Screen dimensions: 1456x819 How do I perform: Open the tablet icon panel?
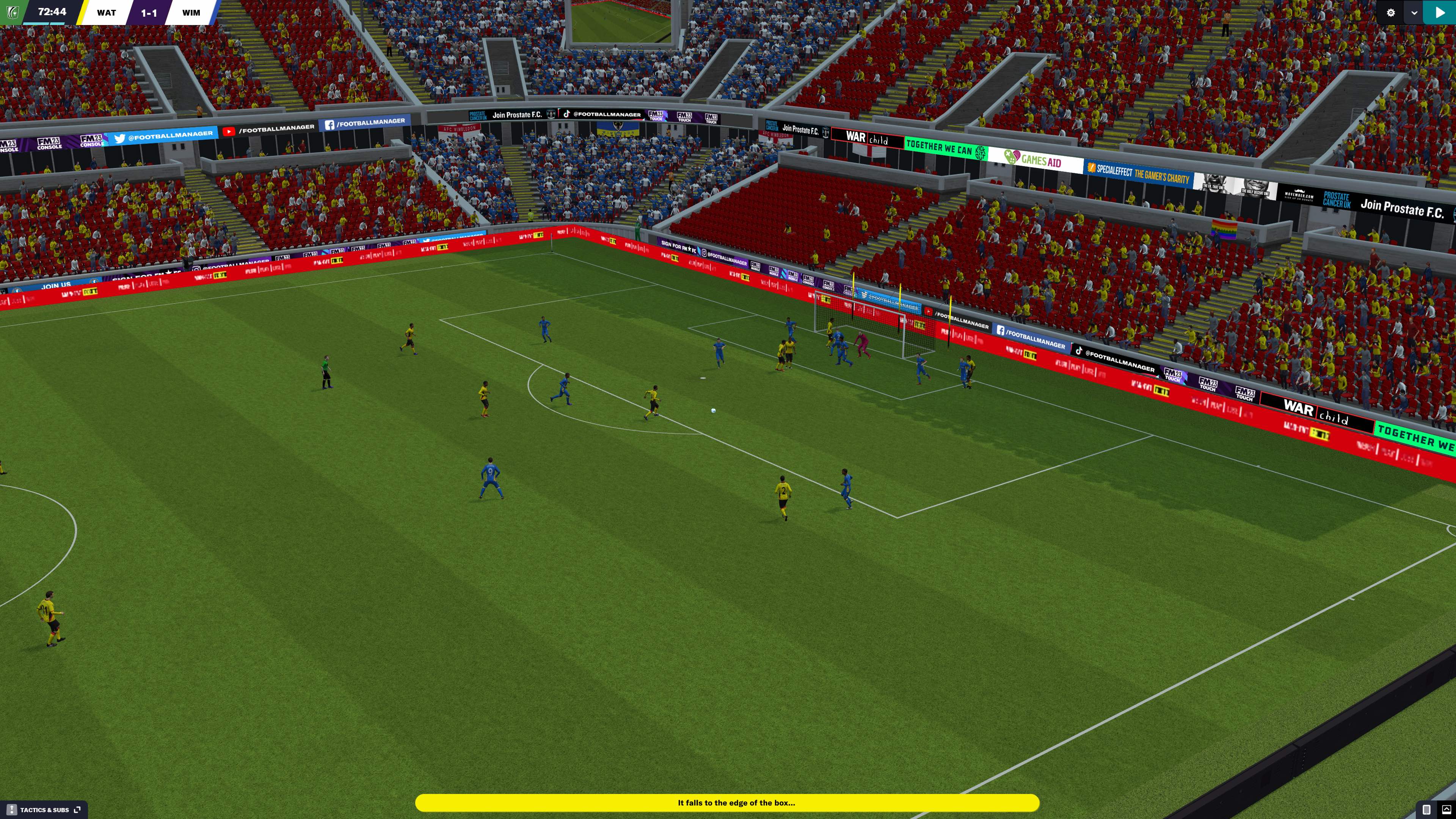pos(1426,810)
